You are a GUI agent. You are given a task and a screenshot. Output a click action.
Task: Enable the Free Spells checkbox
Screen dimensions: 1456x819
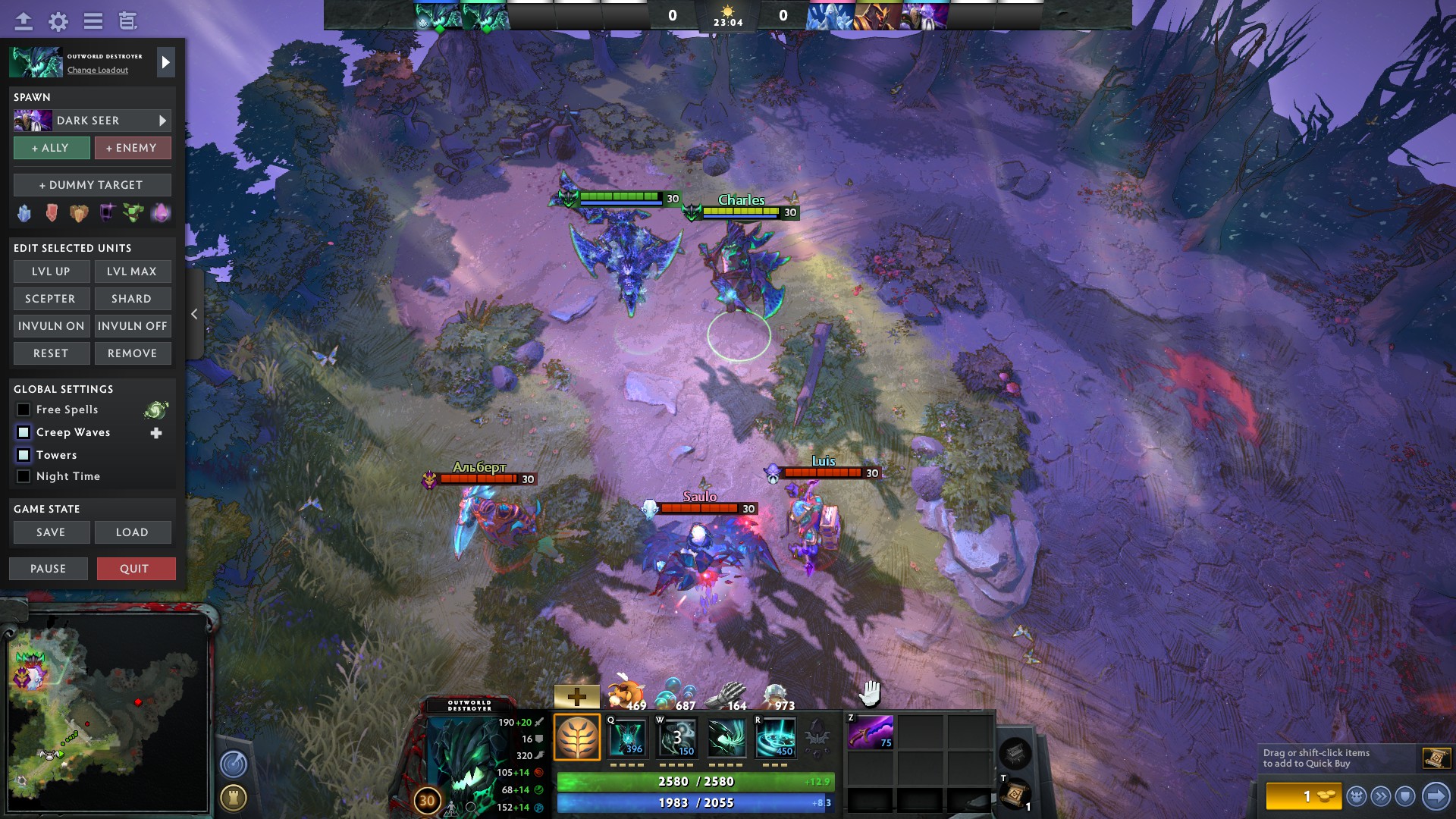click(x=22, y=409)
